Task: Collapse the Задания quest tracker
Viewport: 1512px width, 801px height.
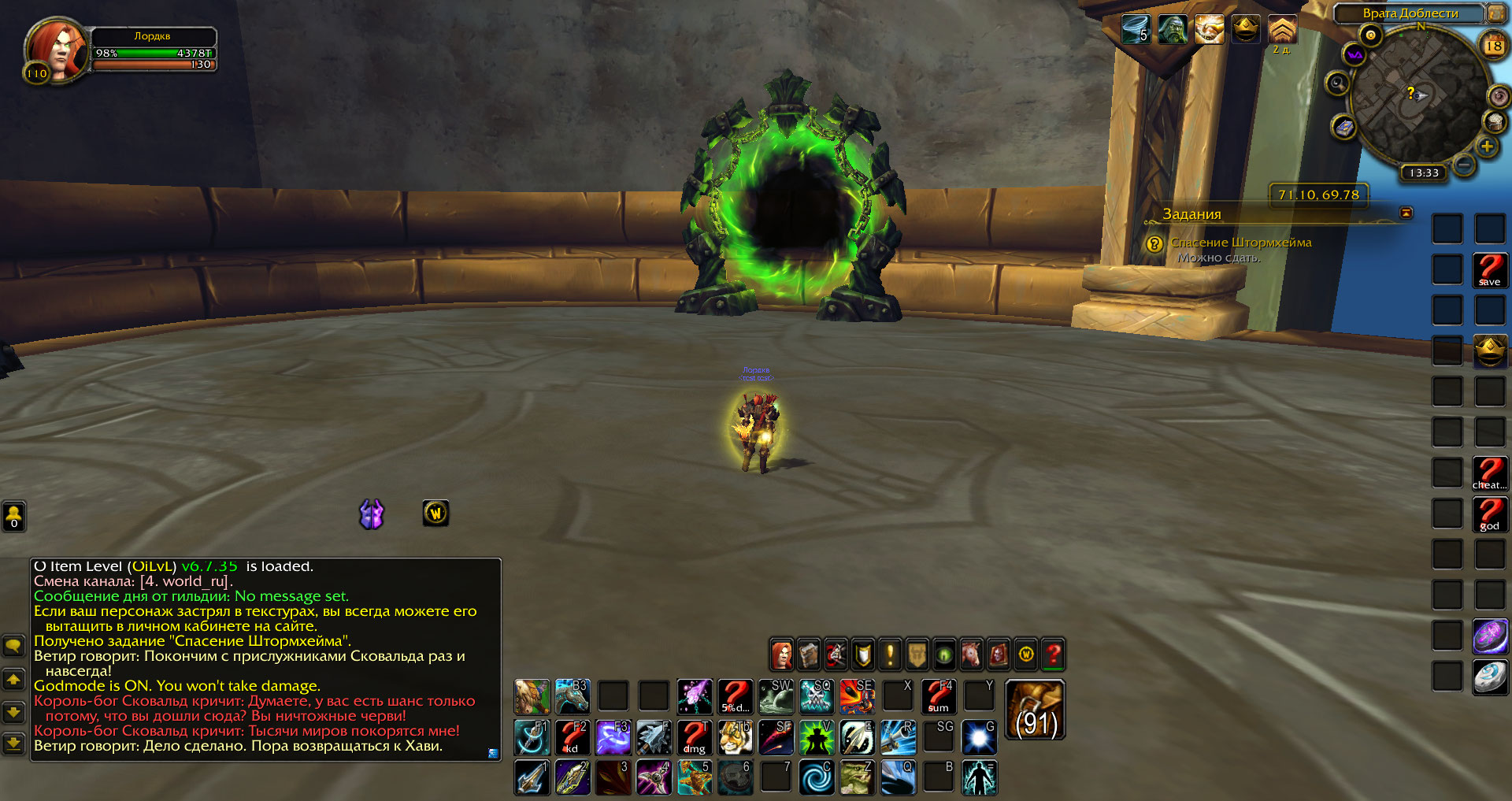Action: (x=1406, y=213)
